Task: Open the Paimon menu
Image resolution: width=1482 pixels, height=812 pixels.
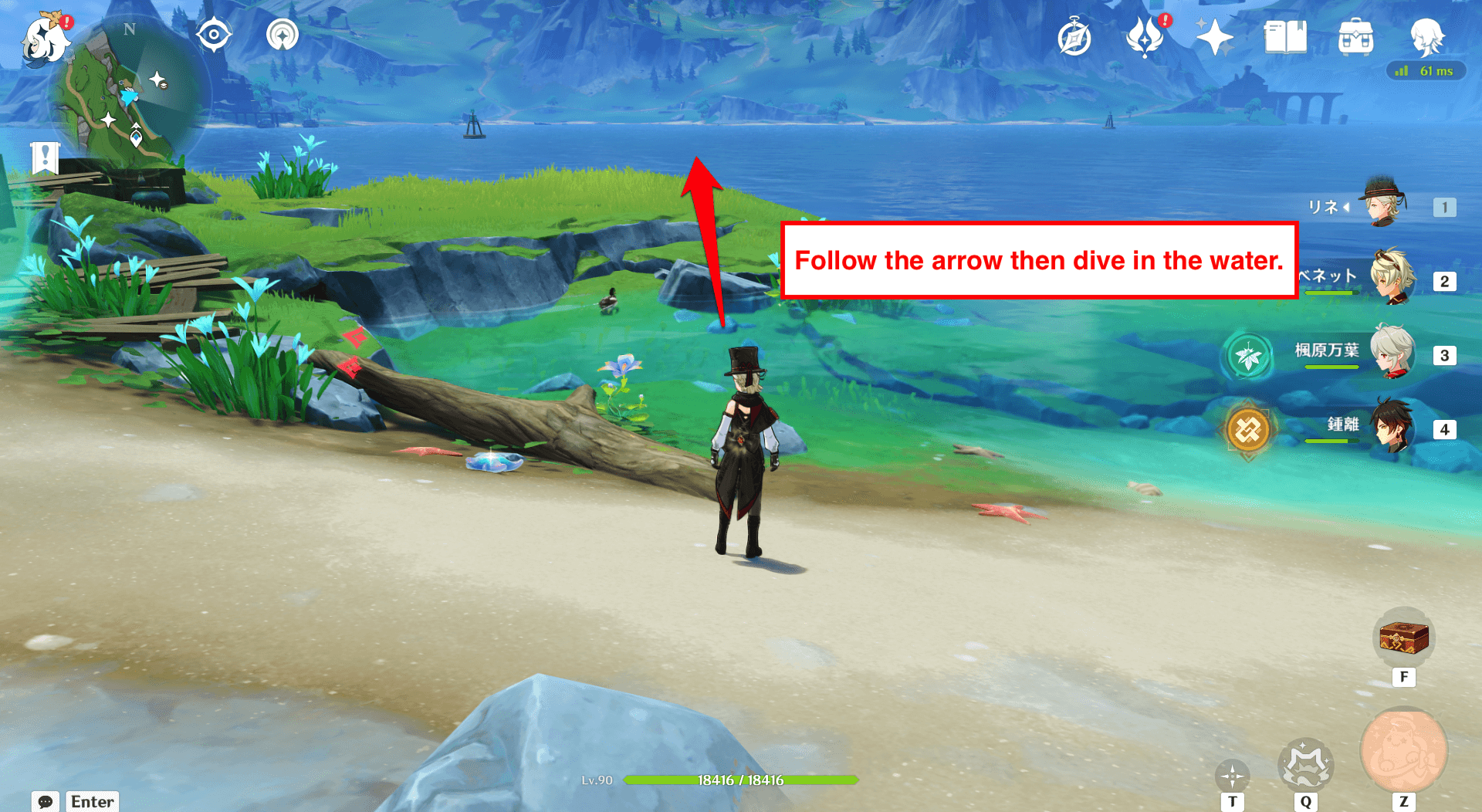Action: pos(45,39)
